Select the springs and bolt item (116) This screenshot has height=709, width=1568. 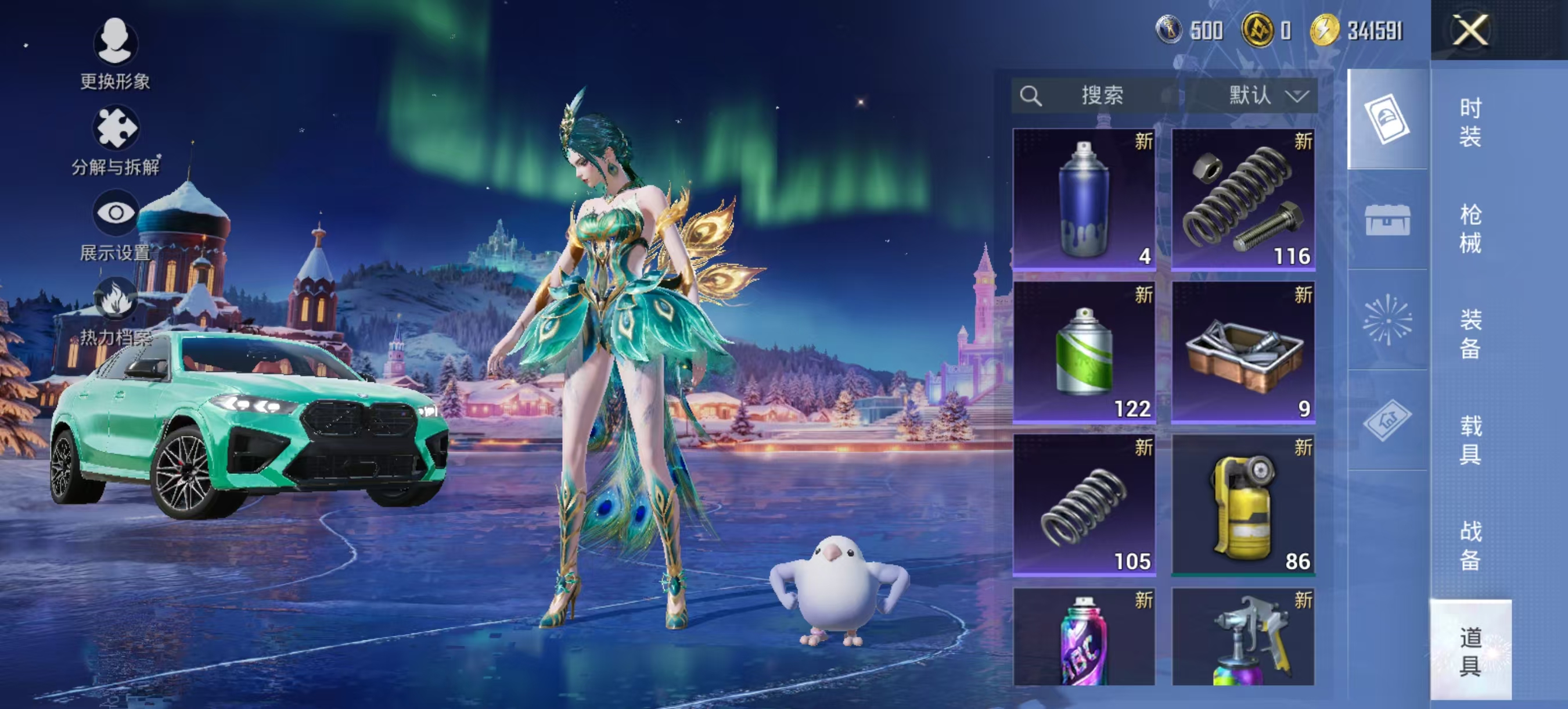click(1243, 199)
